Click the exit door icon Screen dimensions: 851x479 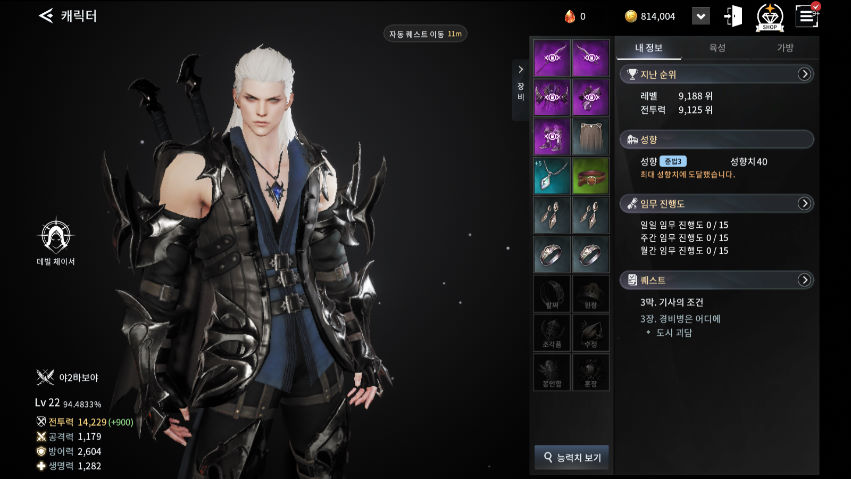click(x=733, y=16)
